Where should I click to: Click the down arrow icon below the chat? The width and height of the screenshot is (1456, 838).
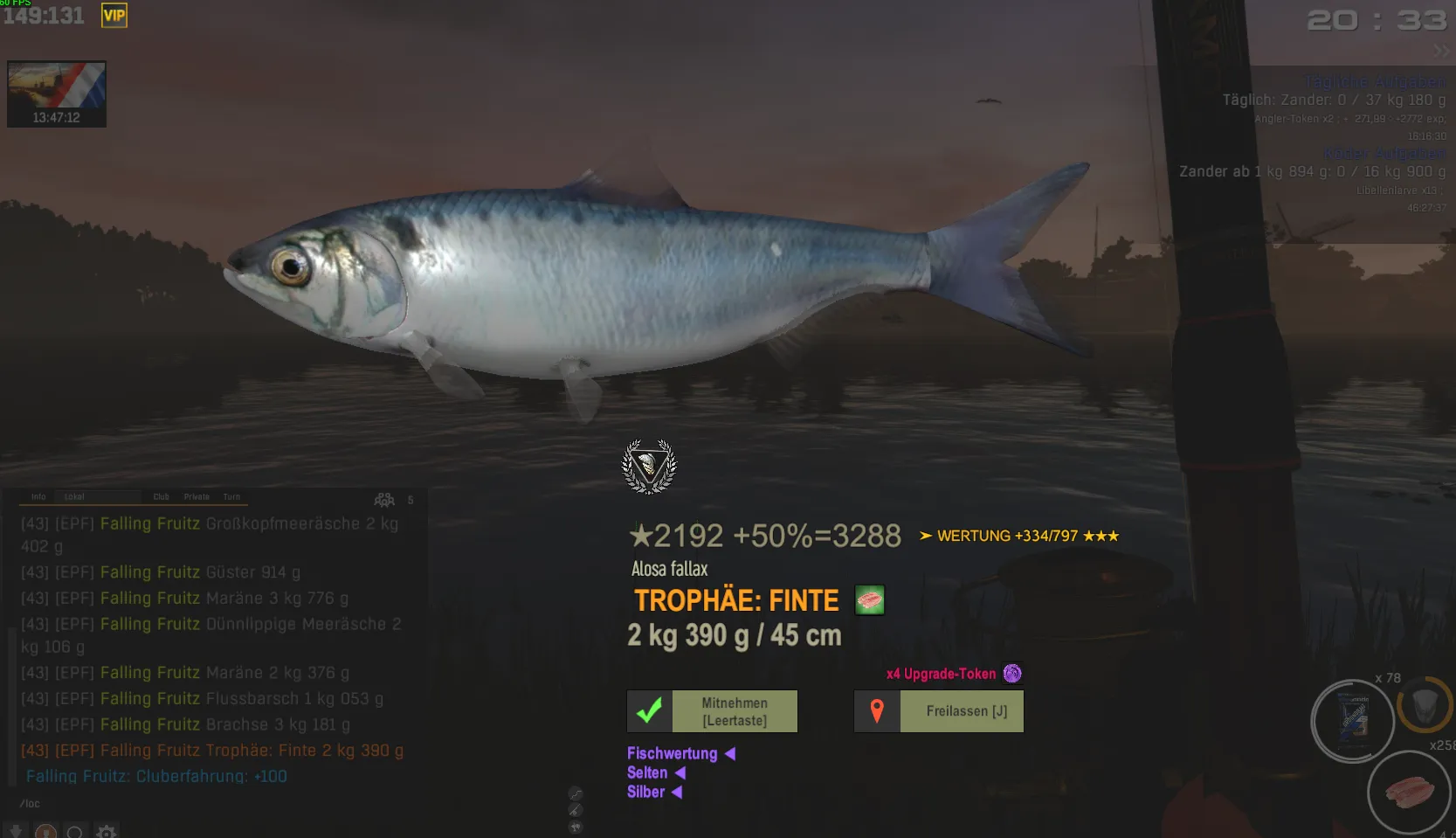pyautogui.click(x=16, y=832)
